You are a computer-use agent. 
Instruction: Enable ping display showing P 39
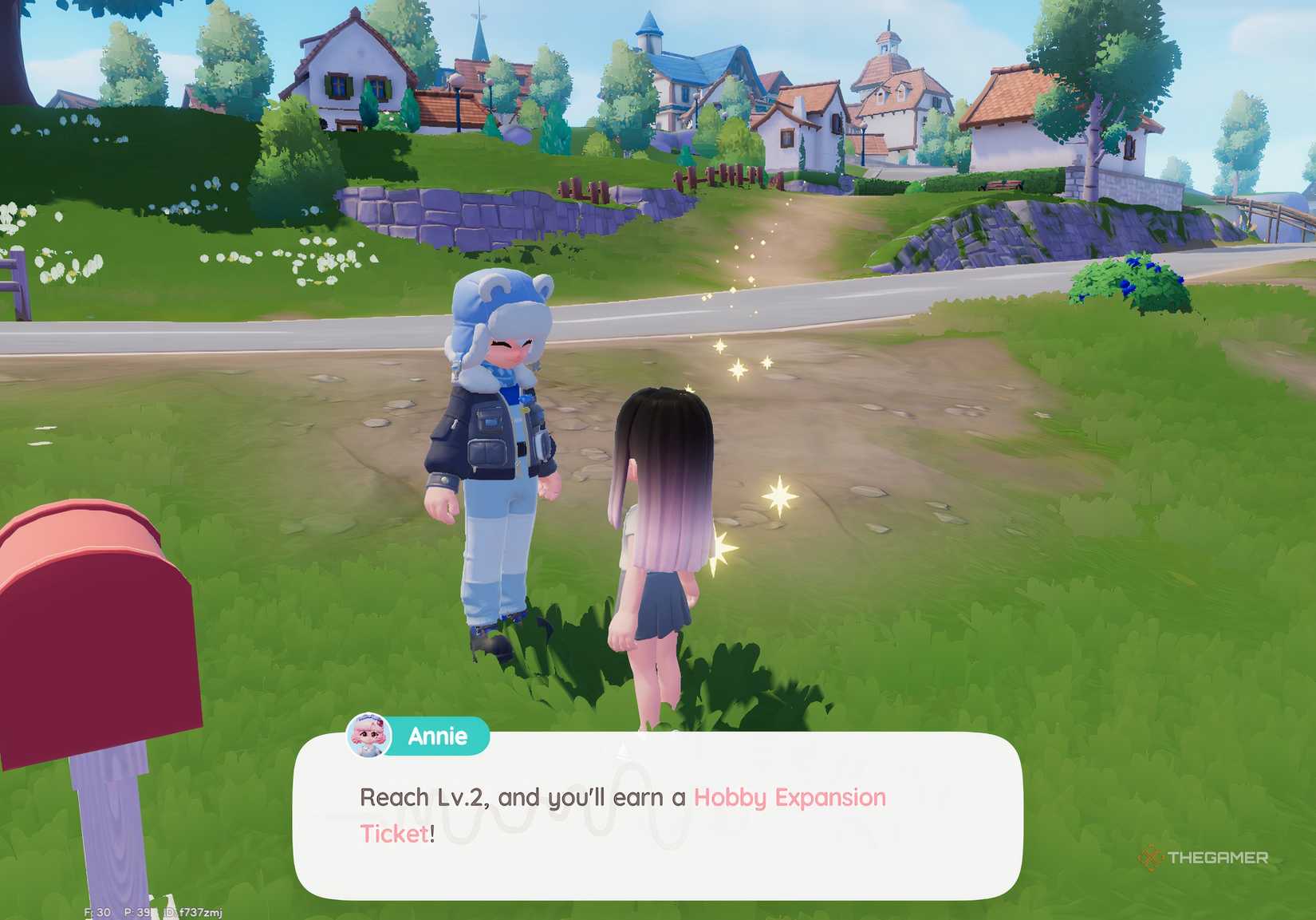tap(136, 910)
